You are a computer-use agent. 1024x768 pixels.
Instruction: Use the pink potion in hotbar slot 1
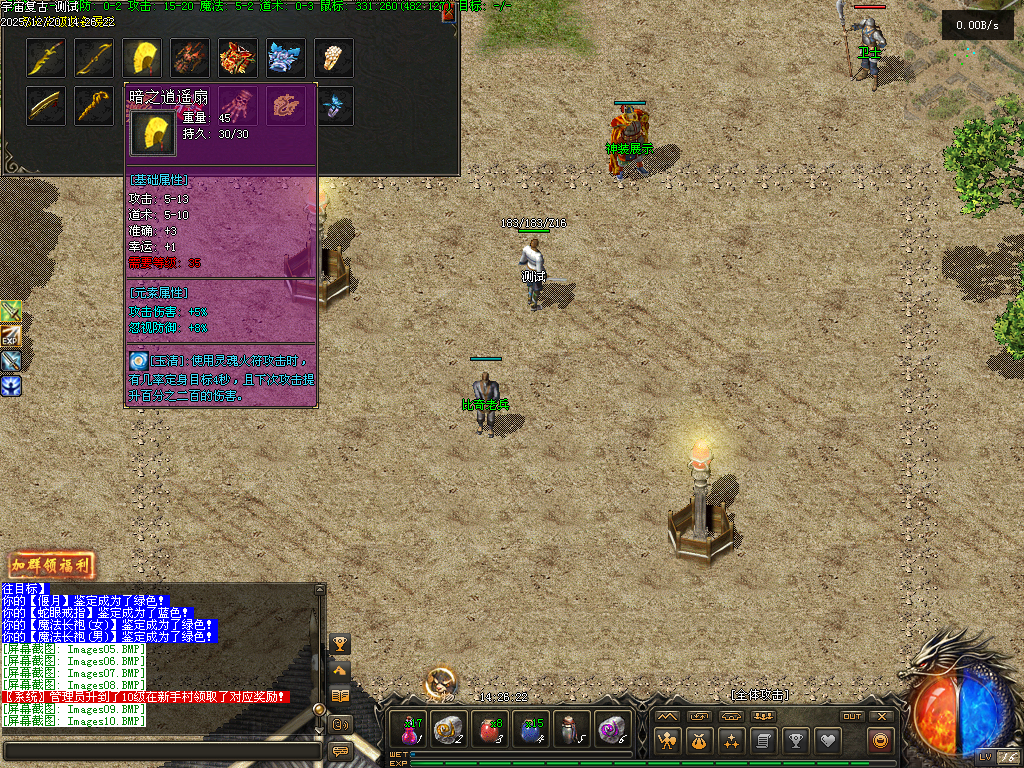(410, 730)
